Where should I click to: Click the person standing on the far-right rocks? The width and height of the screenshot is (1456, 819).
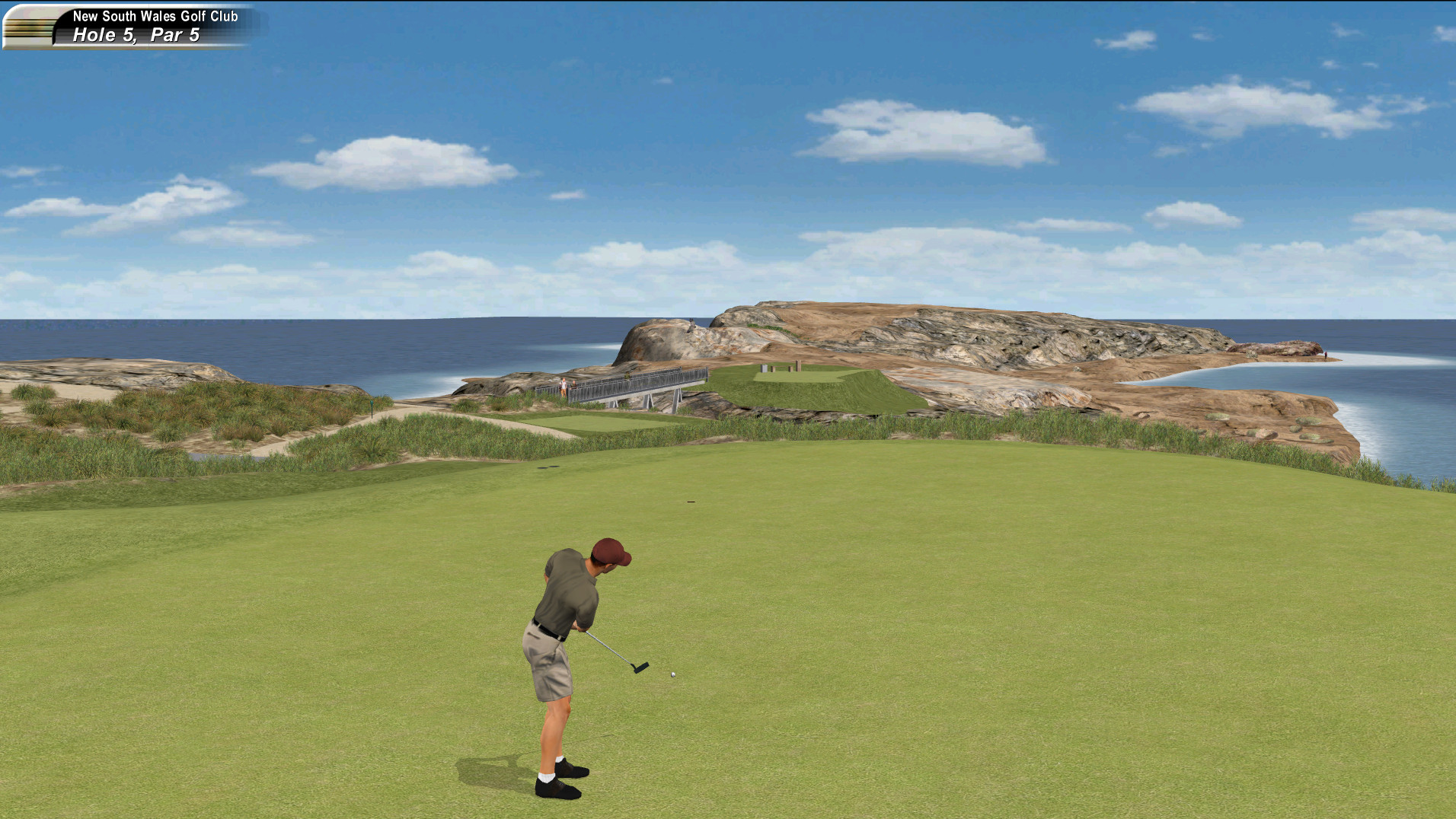(x=1325, y=356)
